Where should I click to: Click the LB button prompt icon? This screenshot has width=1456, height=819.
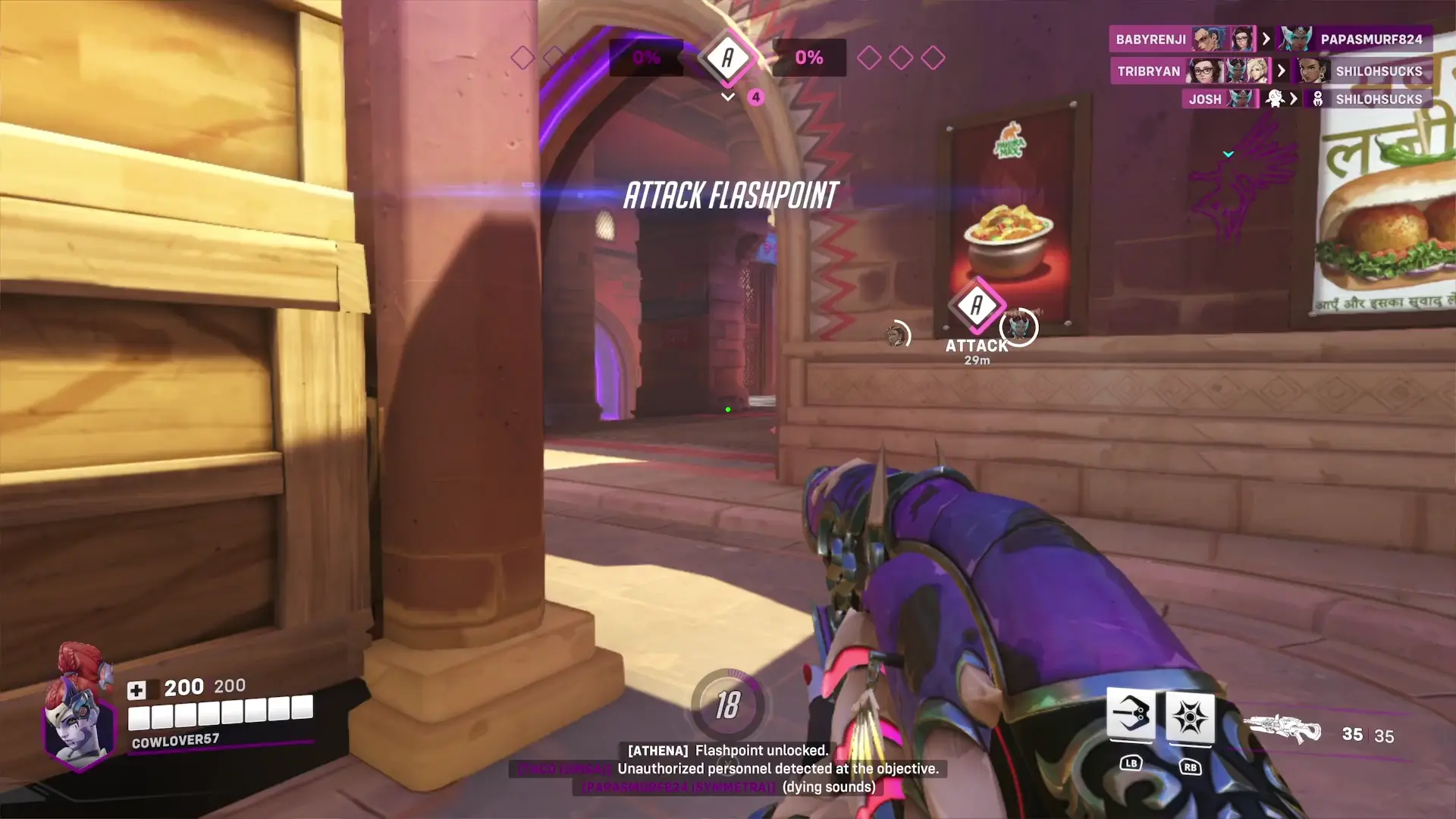pos(1130,765)
